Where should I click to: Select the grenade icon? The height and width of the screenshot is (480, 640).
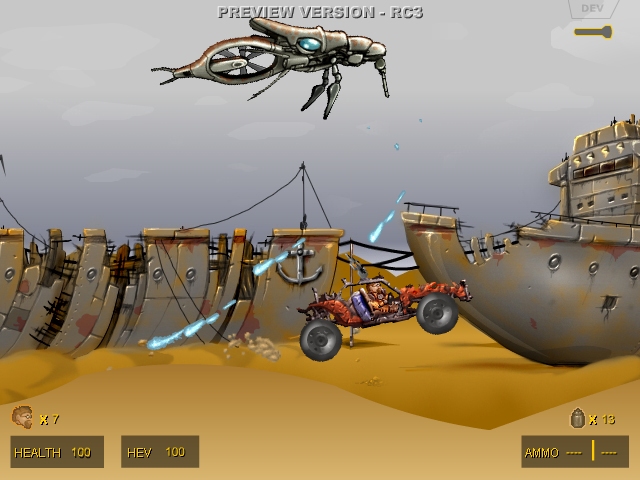577,419
